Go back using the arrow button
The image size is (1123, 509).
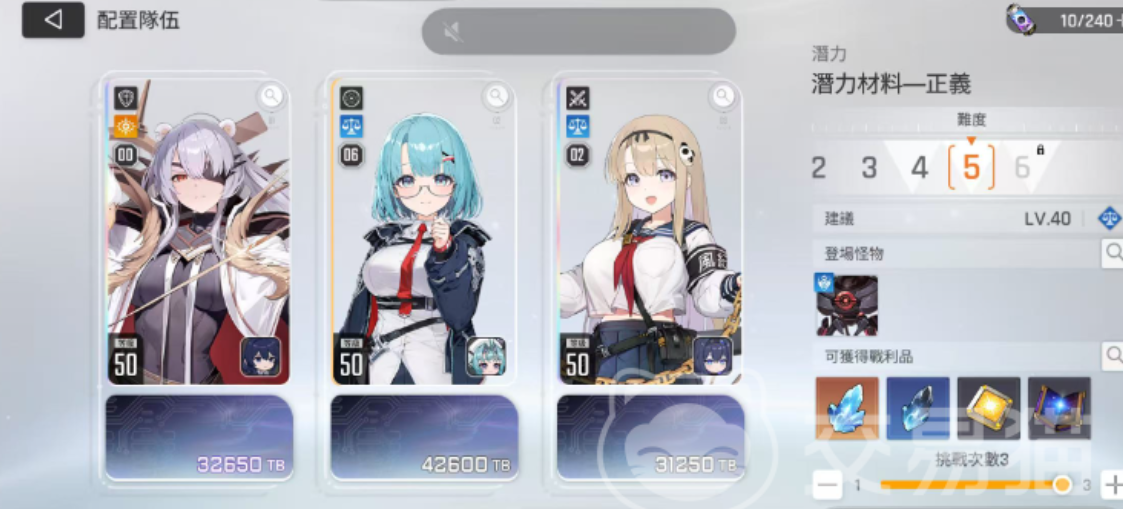tap(53, 20)
